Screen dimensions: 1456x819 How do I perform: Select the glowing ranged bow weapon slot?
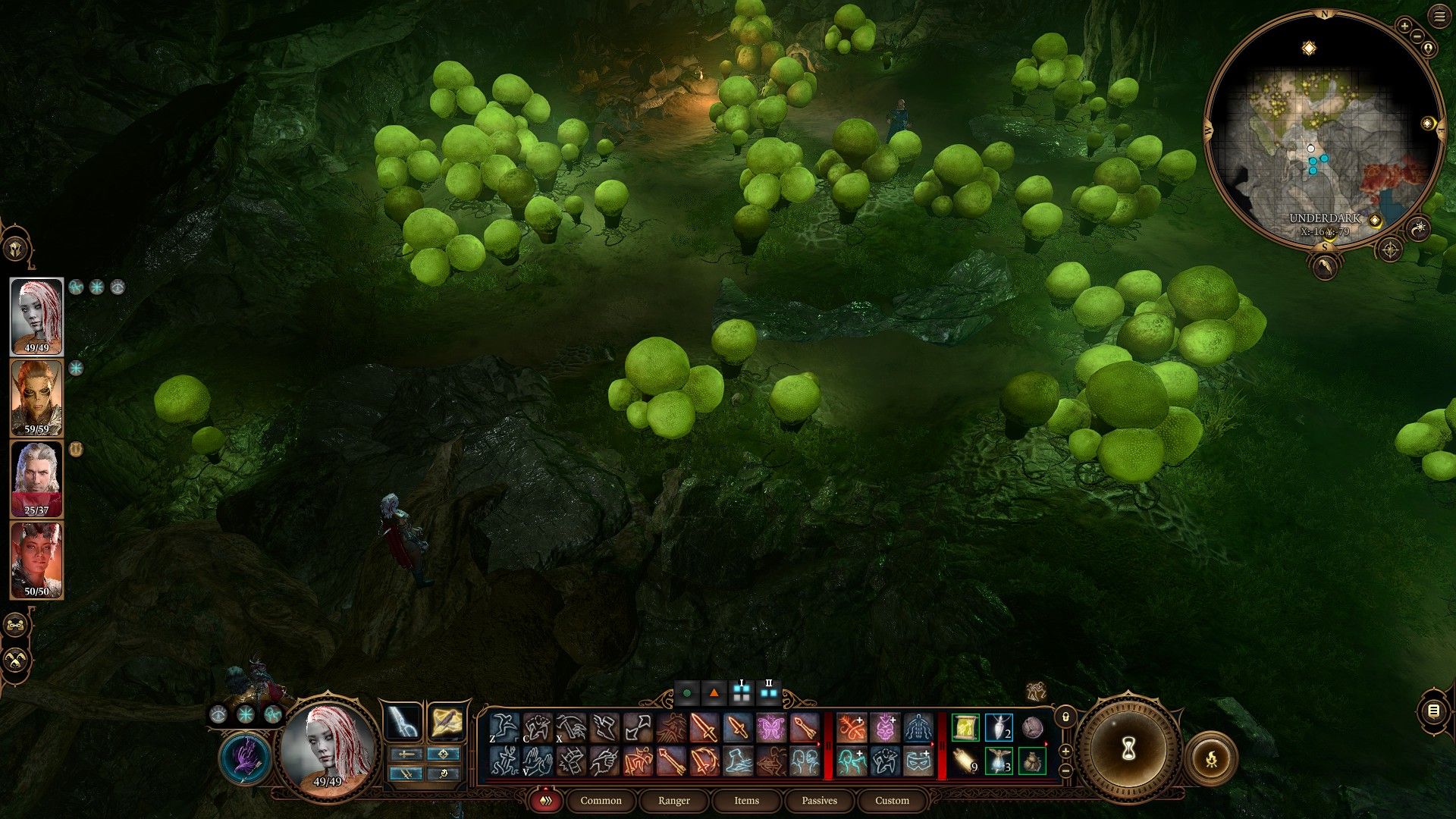click(x=404, y=721)
